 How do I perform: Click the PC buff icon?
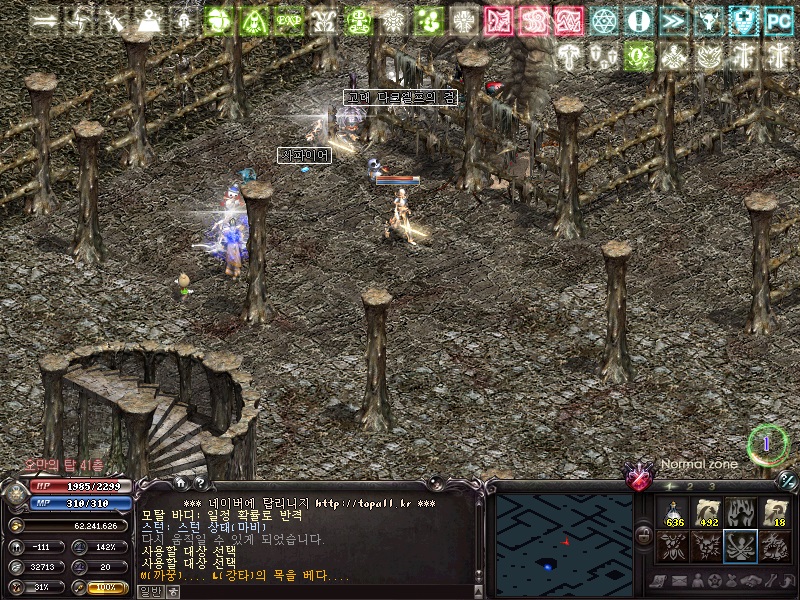click(778, 20)
